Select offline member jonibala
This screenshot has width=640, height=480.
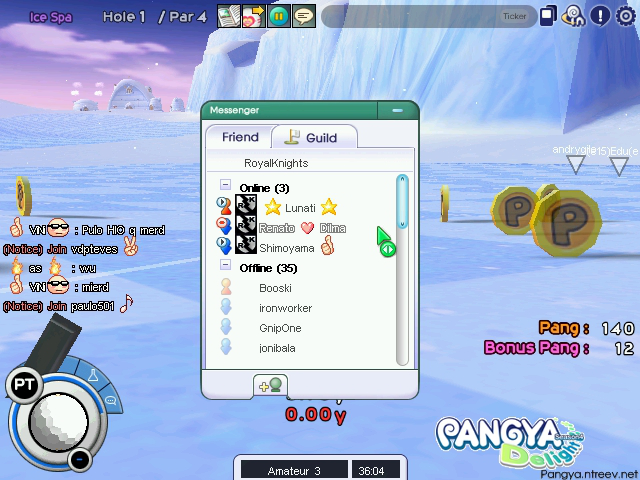[x=277, y=348]
